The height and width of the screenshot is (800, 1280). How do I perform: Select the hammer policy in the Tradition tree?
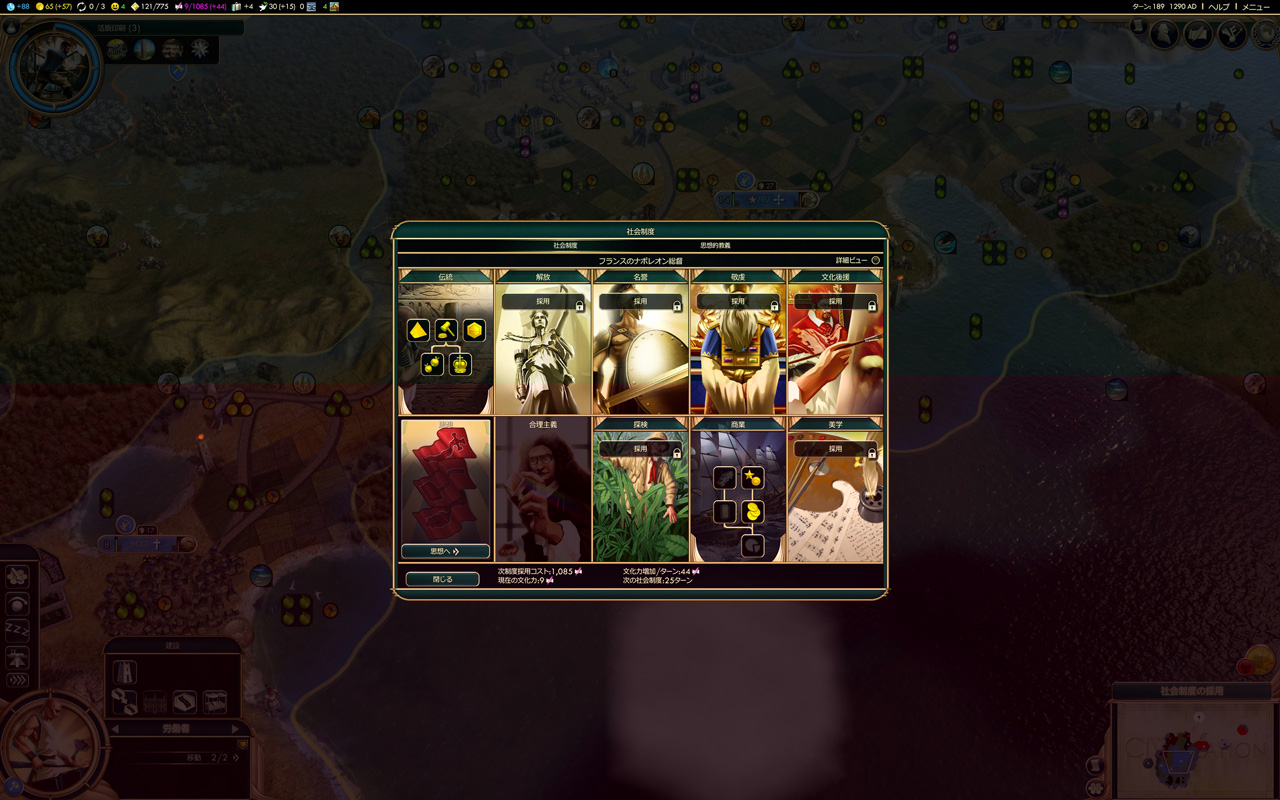tap(446, 330)
